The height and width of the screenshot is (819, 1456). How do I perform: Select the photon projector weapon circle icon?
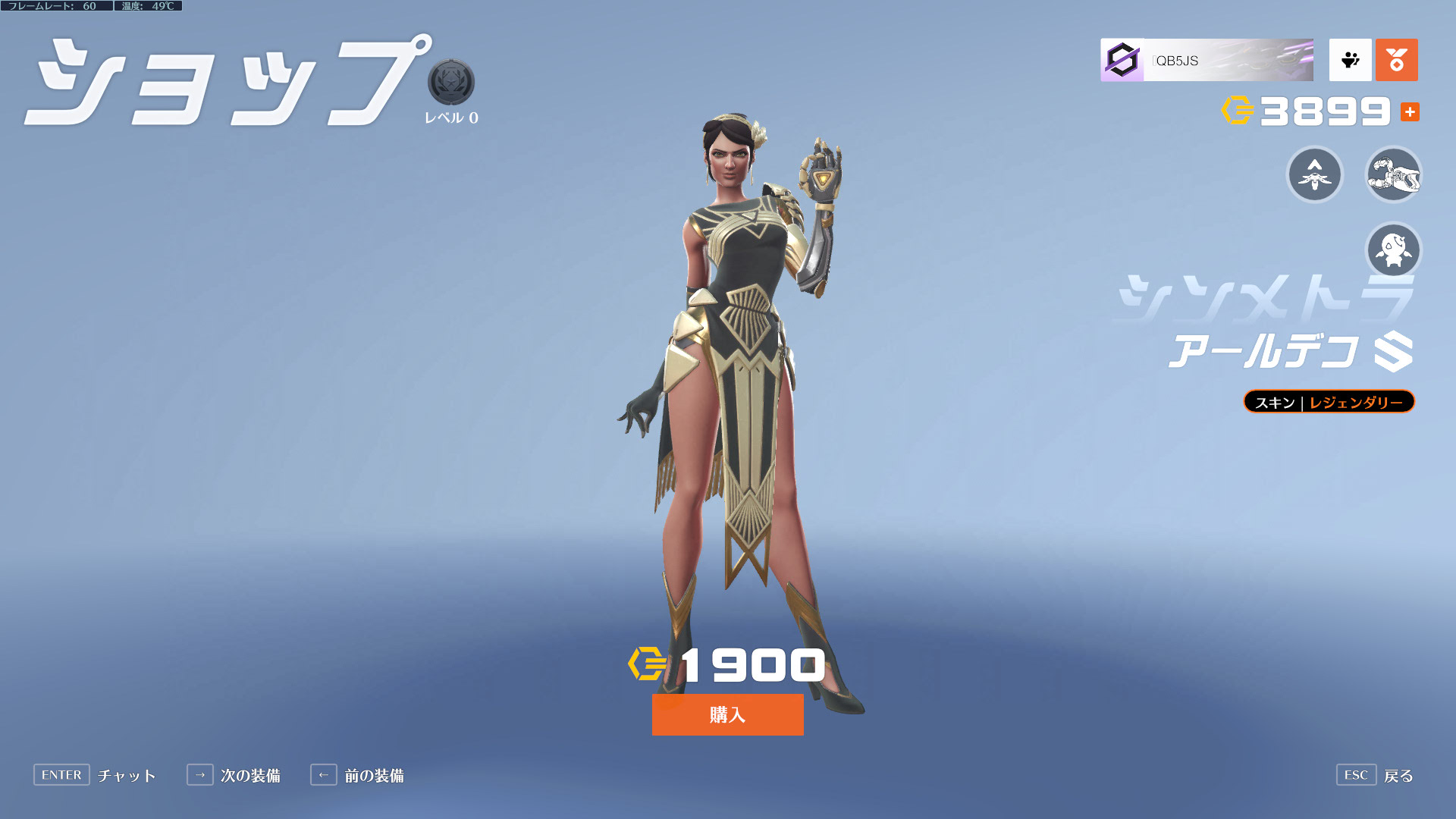coord(1393,174)
